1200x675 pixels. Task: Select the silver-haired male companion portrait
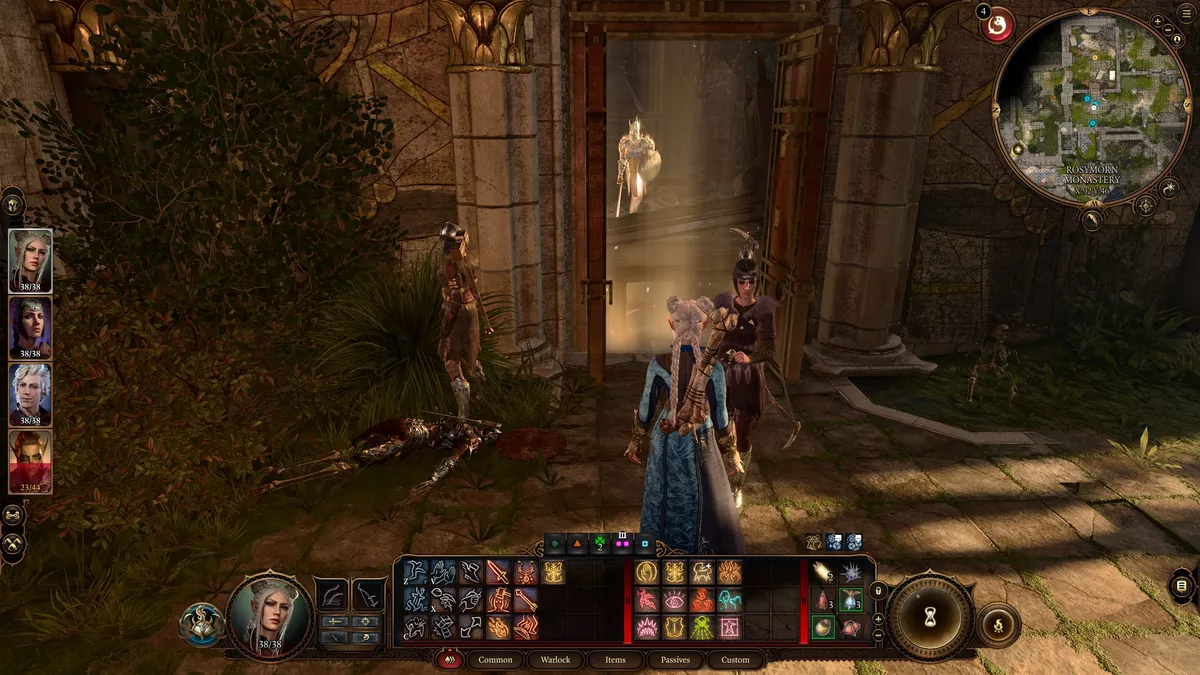(30, 391)
